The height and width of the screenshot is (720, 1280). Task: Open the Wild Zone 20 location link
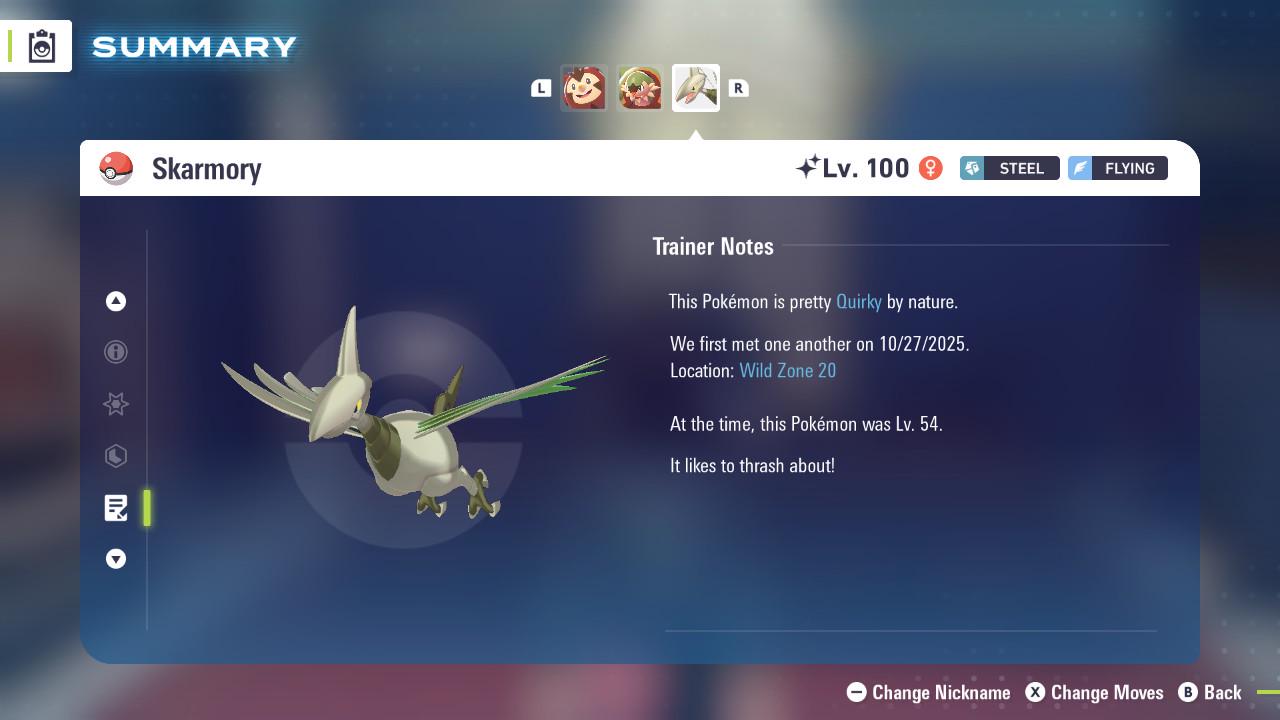point(788,370)
